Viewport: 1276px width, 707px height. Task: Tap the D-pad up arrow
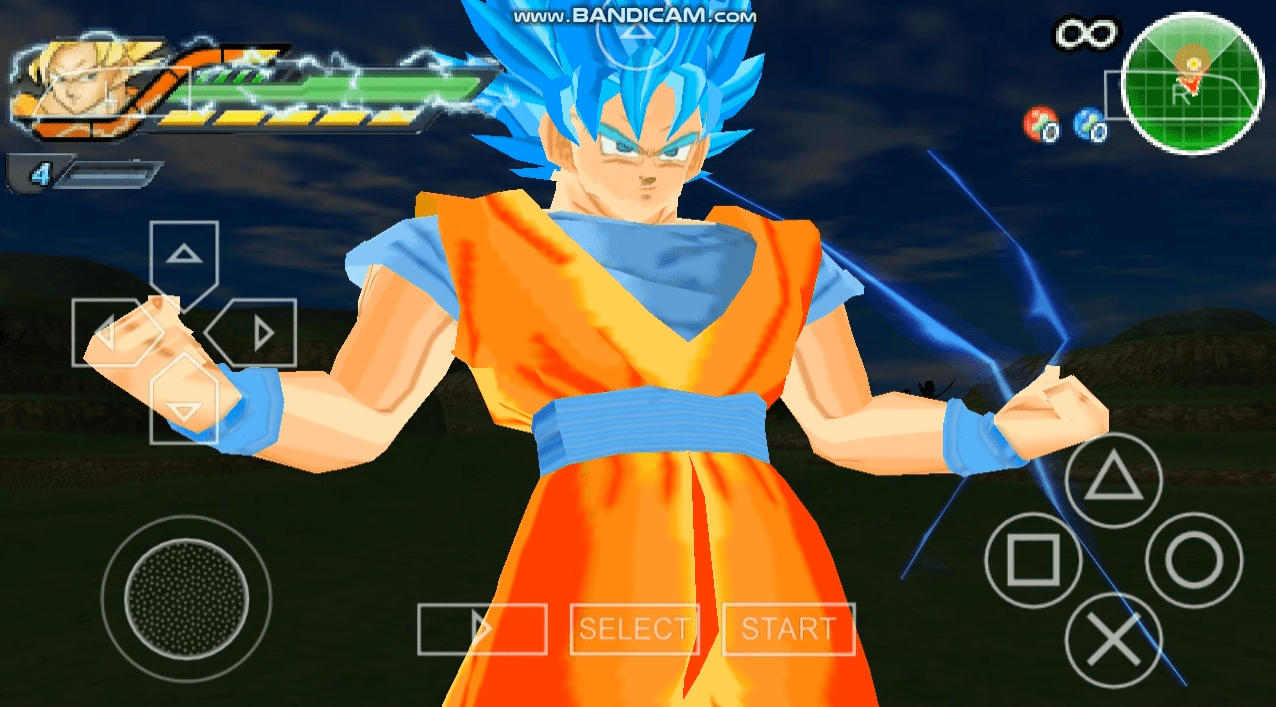pyautogui.click(x=183, y=255)
